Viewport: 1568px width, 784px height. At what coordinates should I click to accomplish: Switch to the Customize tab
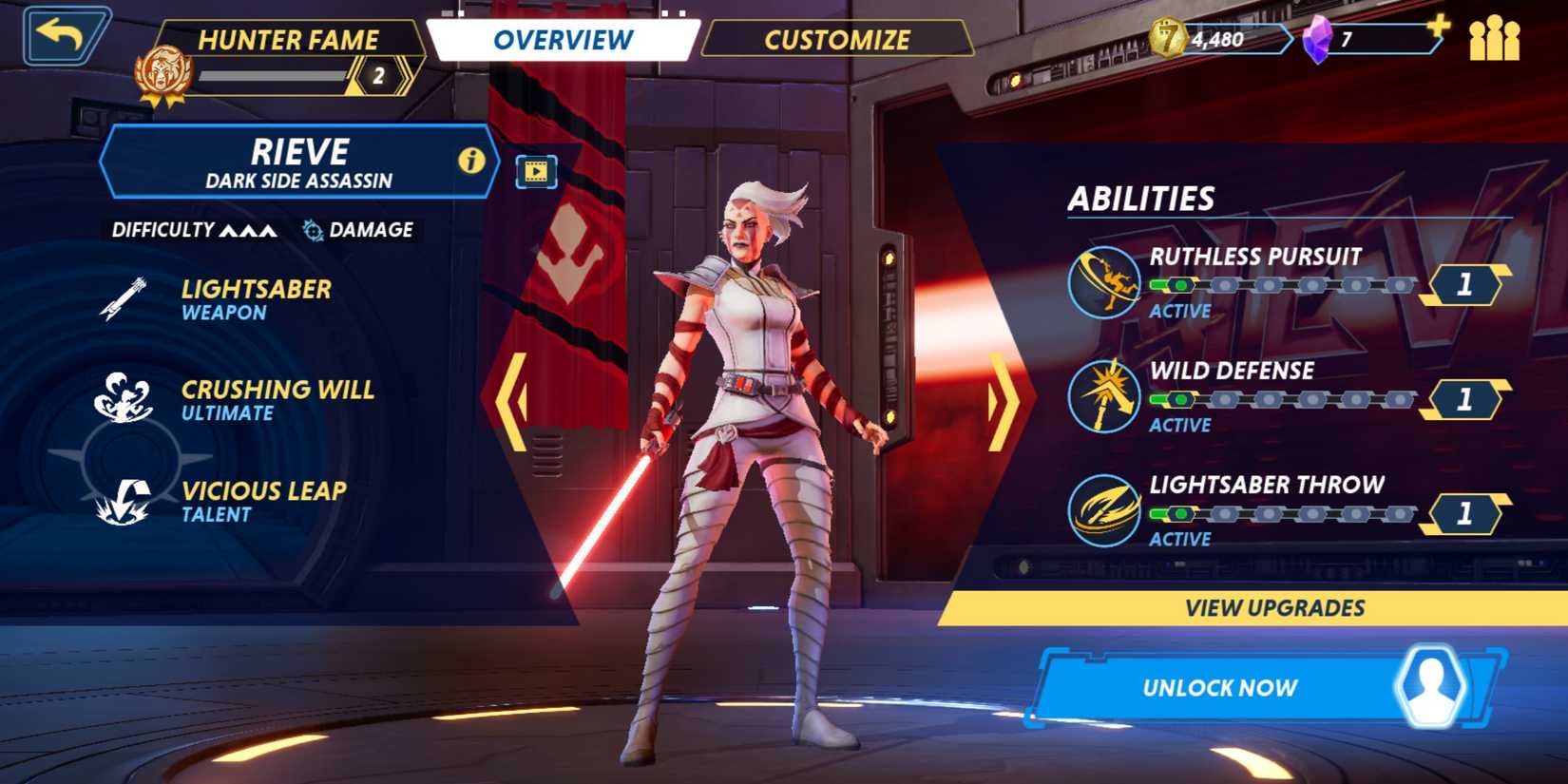click(837, 40)
